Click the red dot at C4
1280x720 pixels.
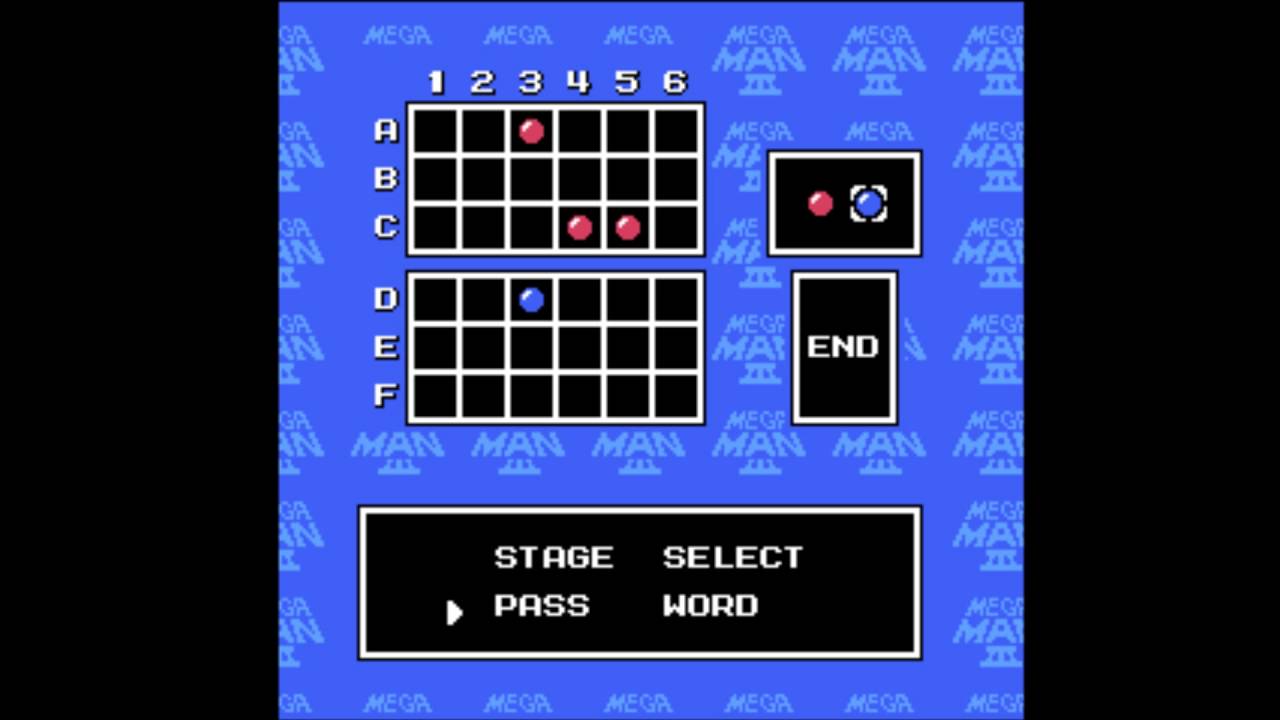[x=579, y=228]
